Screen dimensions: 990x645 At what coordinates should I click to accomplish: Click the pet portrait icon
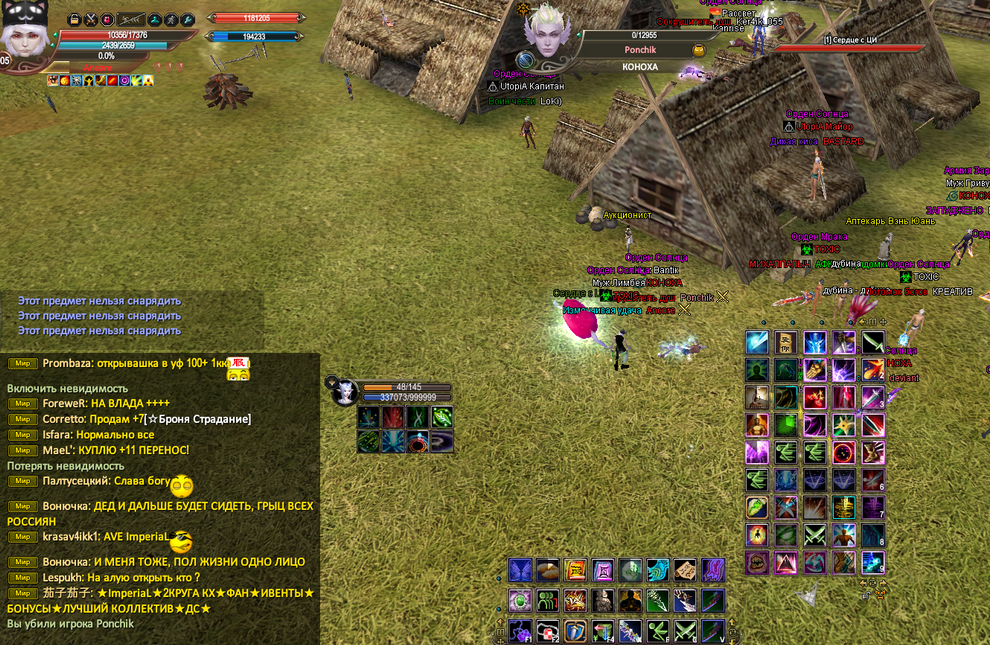342,392
